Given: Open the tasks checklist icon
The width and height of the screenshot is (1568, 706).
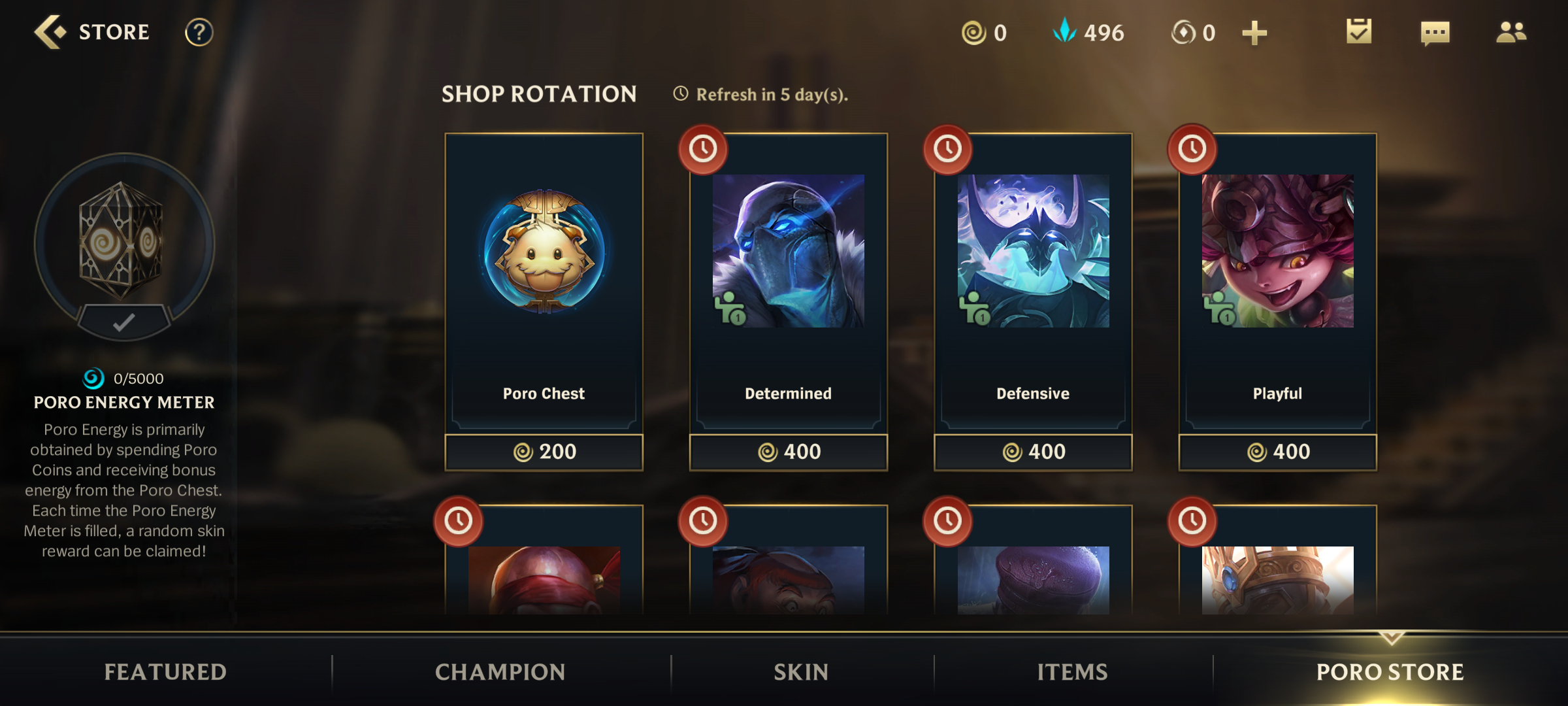Looking at the screenshot, I should click(1358, 33).
